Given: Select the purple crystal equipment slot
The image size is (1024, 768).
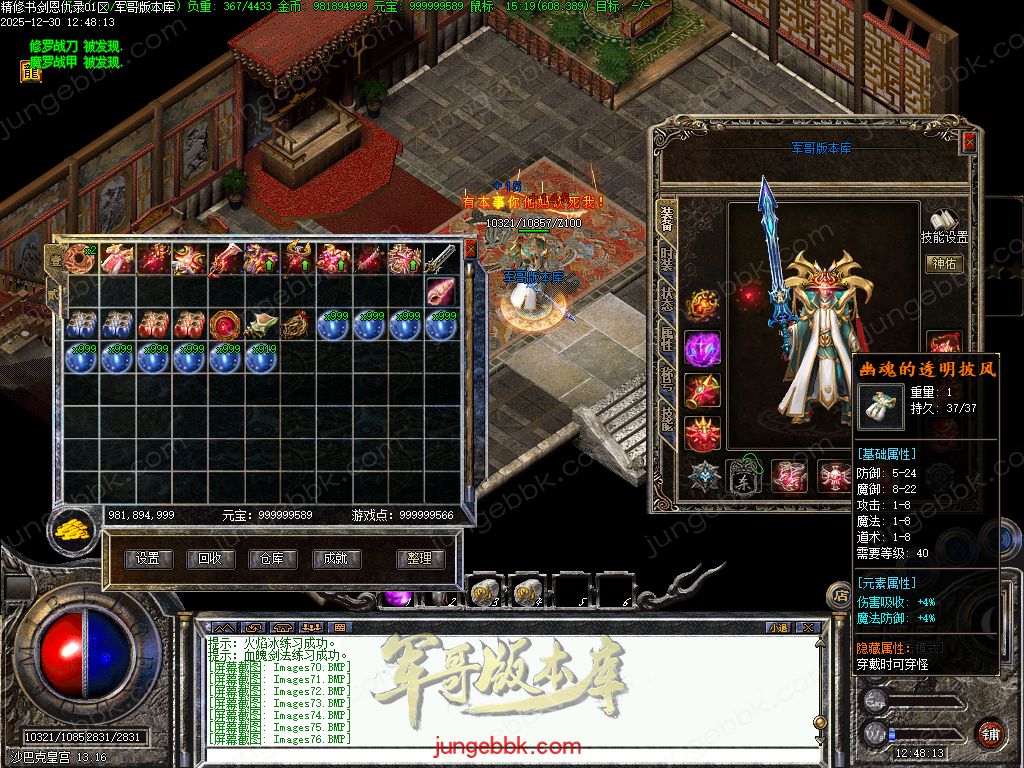Looking at the screenshot, I should click(x=702, y=350).
